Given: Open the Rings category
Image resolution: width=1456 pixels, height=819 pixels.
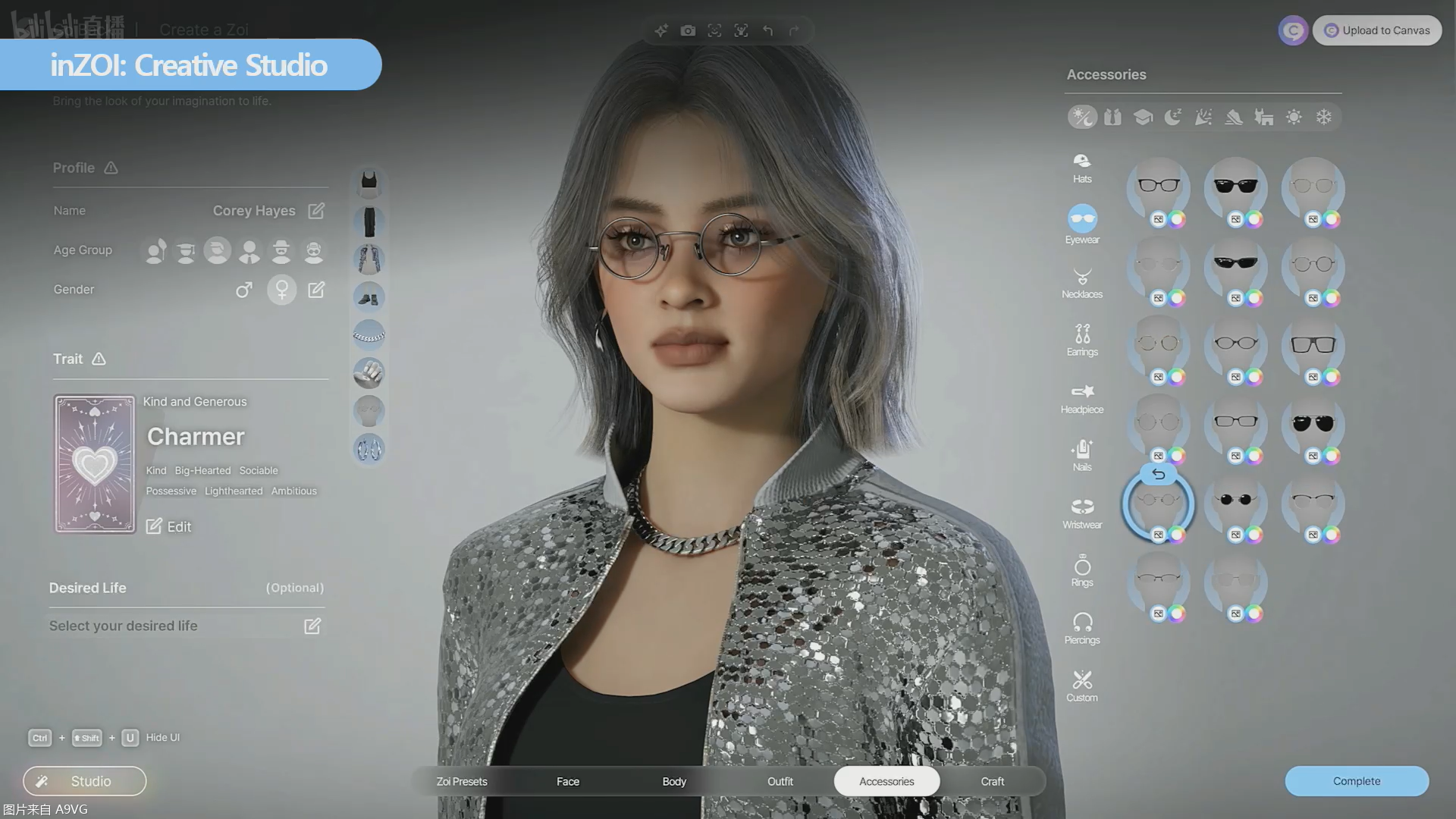Looking at the screenshot, I should [x=1082, y=570].
